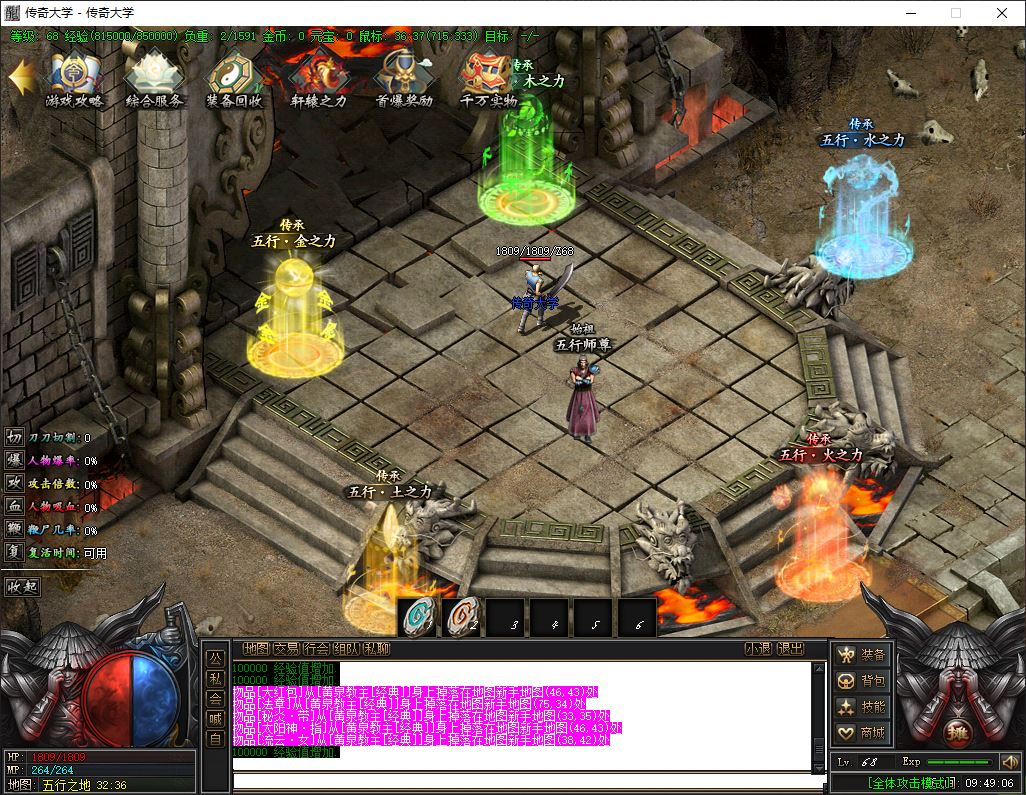Switch to the 交易 trade tab
Viewport: 1026px width, 795px height.
tap(286, 649)
